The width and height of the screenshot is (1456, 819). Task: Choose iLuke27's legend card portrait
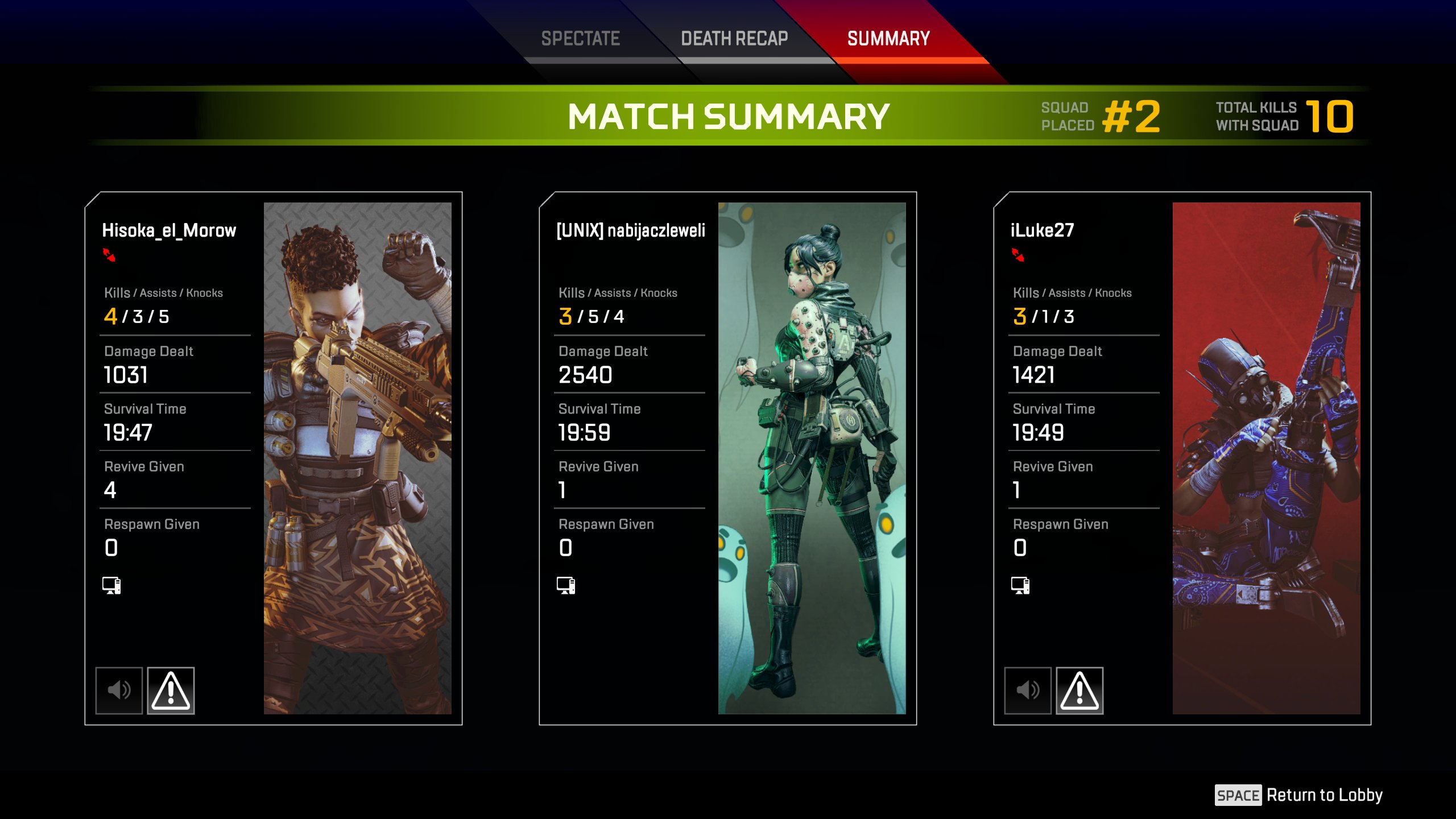(x=1266, y=458)
